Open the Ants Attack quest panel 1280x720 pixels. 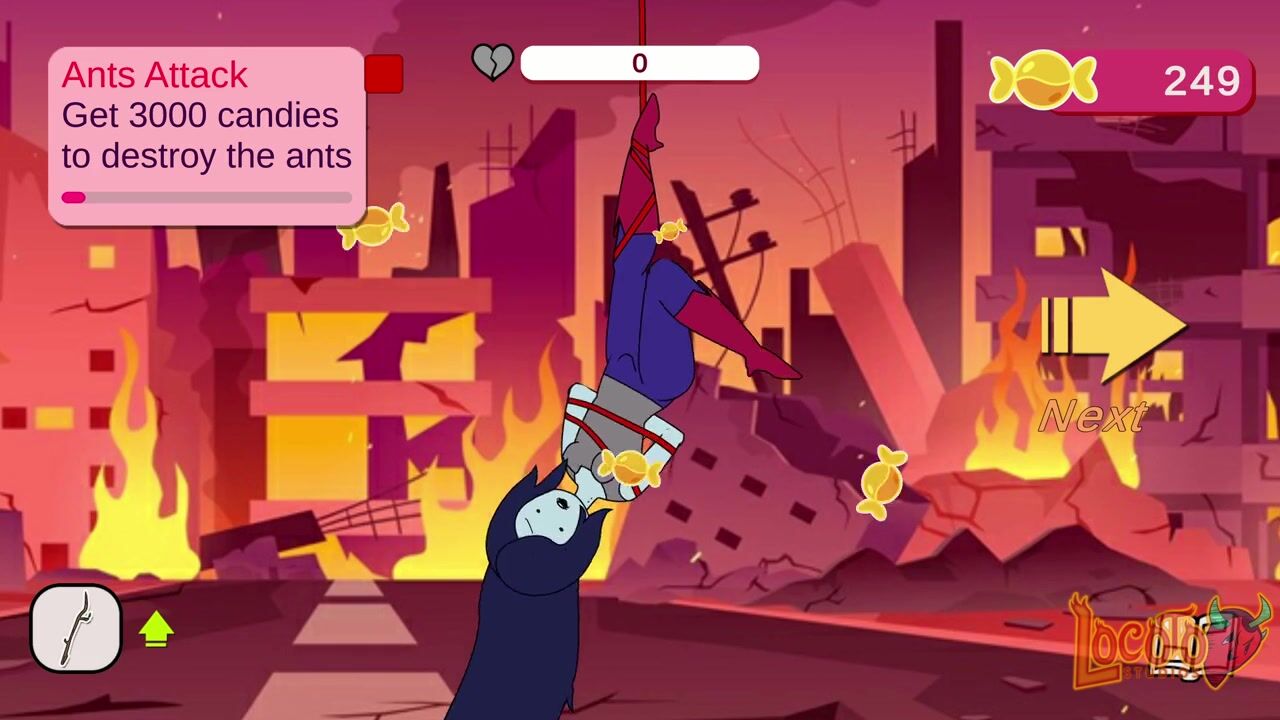click(x=206, y=135)
